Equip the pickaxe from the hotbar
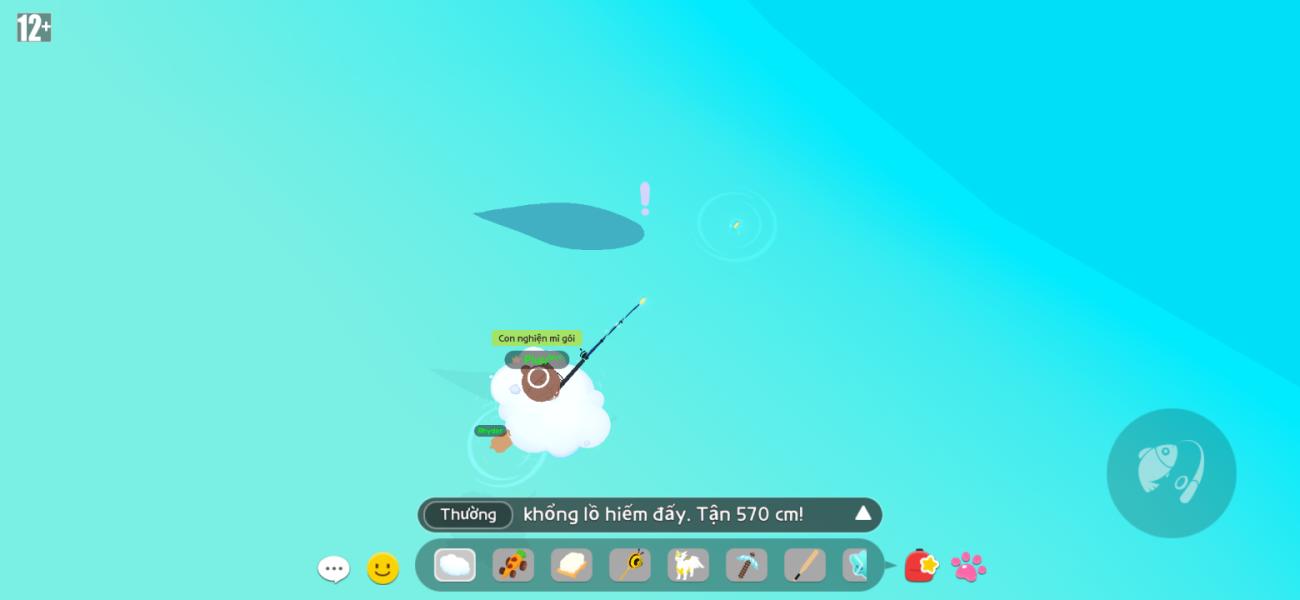Viewport: 1300px width, 600px height. pyautogui.click(x=746, y=565)
